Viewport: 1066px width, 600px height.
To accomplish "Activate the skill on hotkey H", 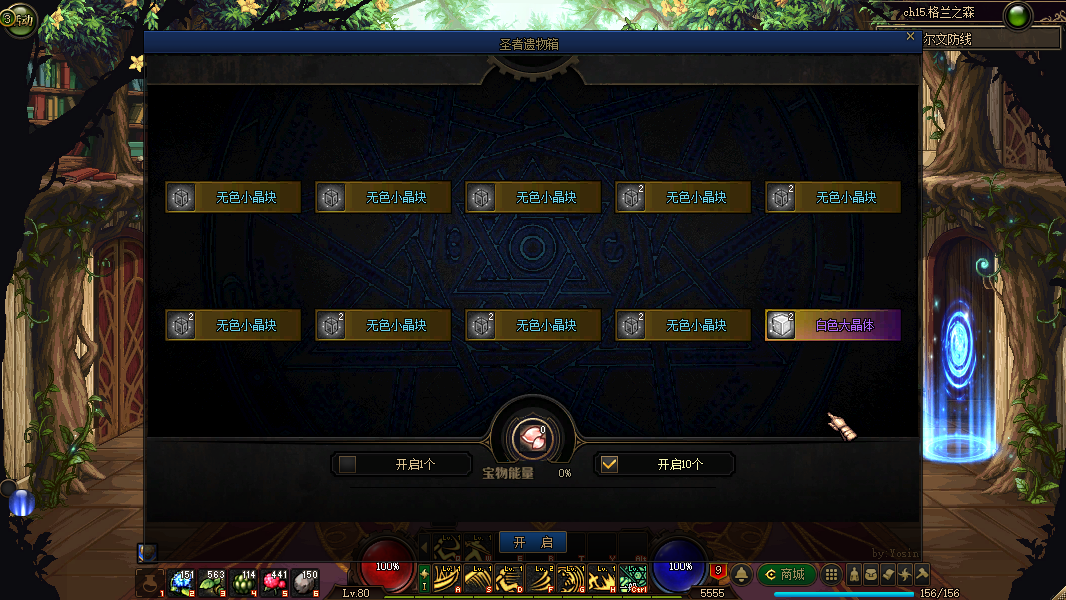I will (603, 579).
